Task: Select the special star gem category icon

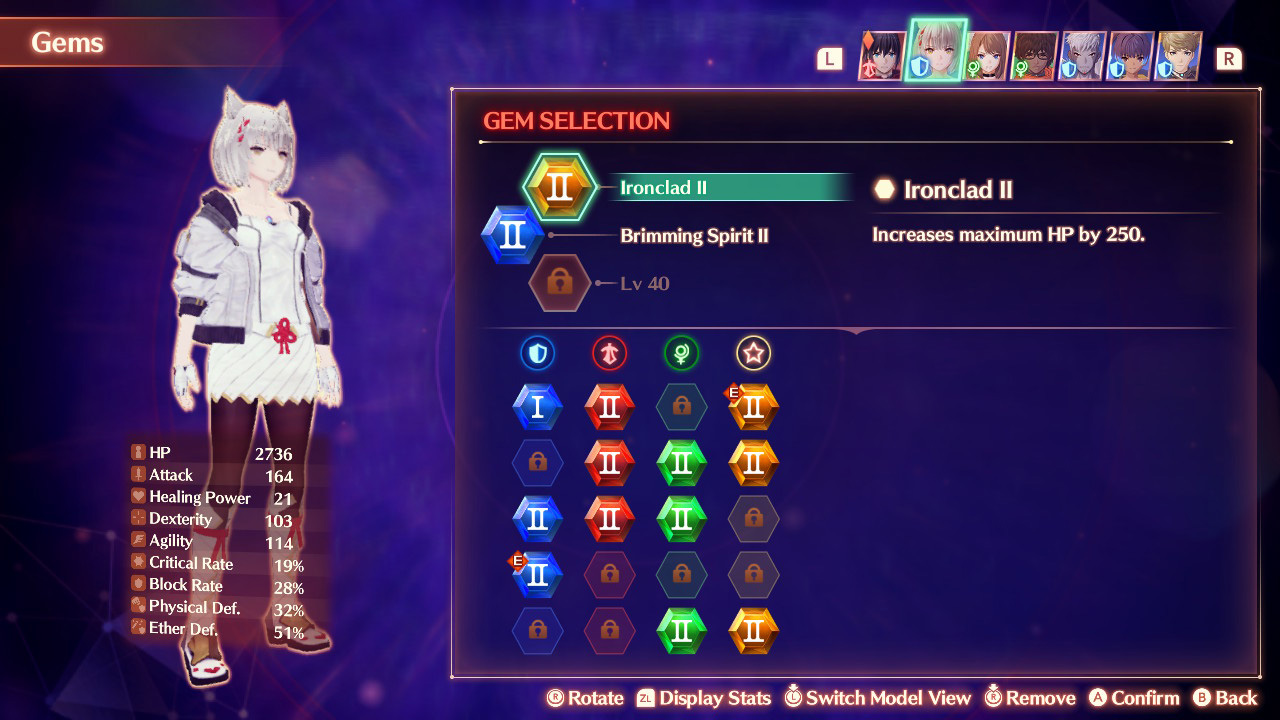Action: (753, 353)
